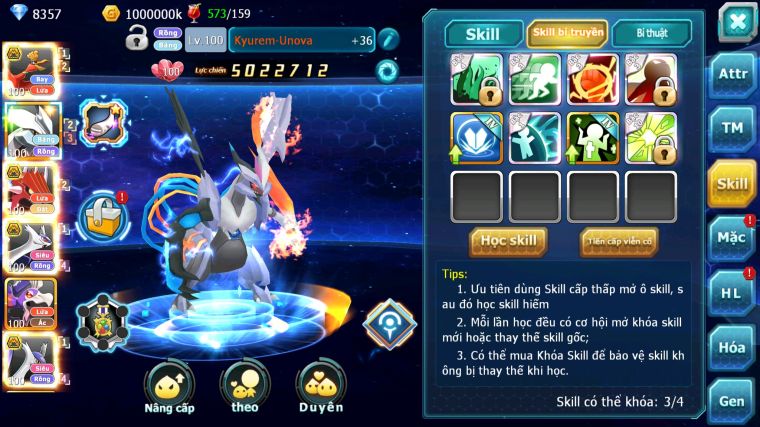Open the Hóa side tab
This screenshot has height=427, width=760.
732,347
